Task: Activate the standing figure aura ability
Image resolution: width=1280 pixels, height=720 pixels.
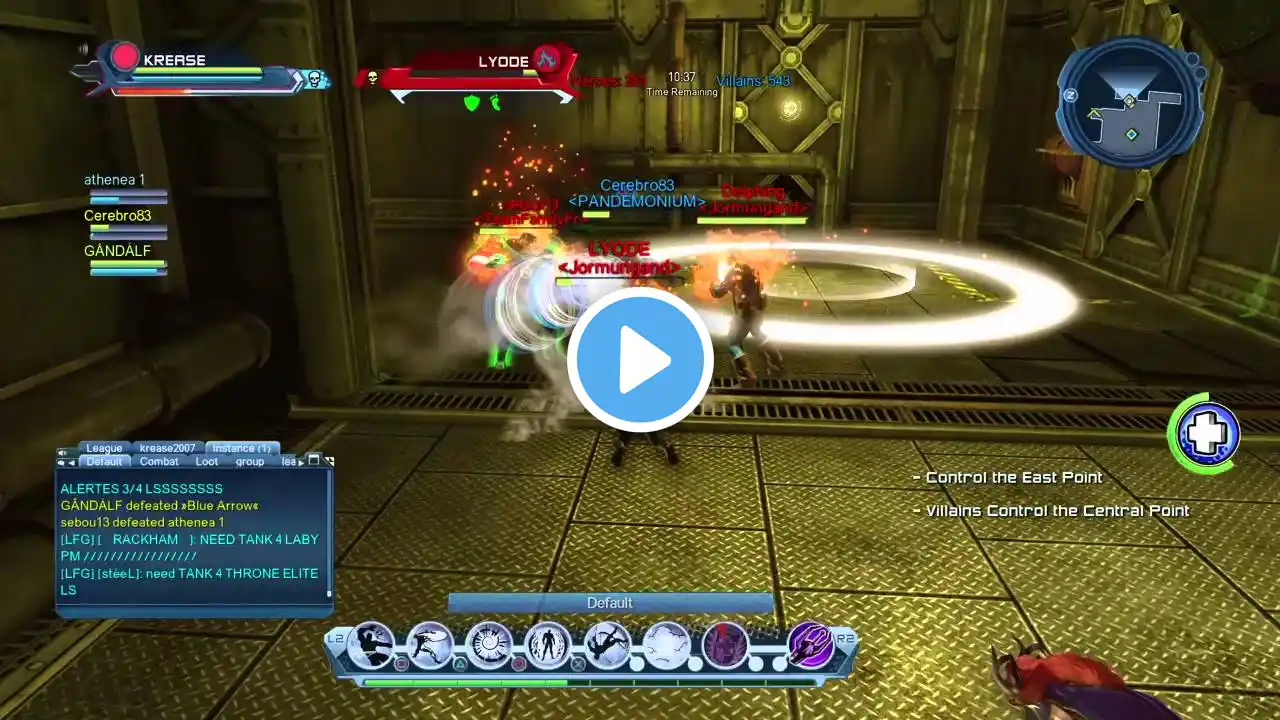Action: click(x=548, y=645)
